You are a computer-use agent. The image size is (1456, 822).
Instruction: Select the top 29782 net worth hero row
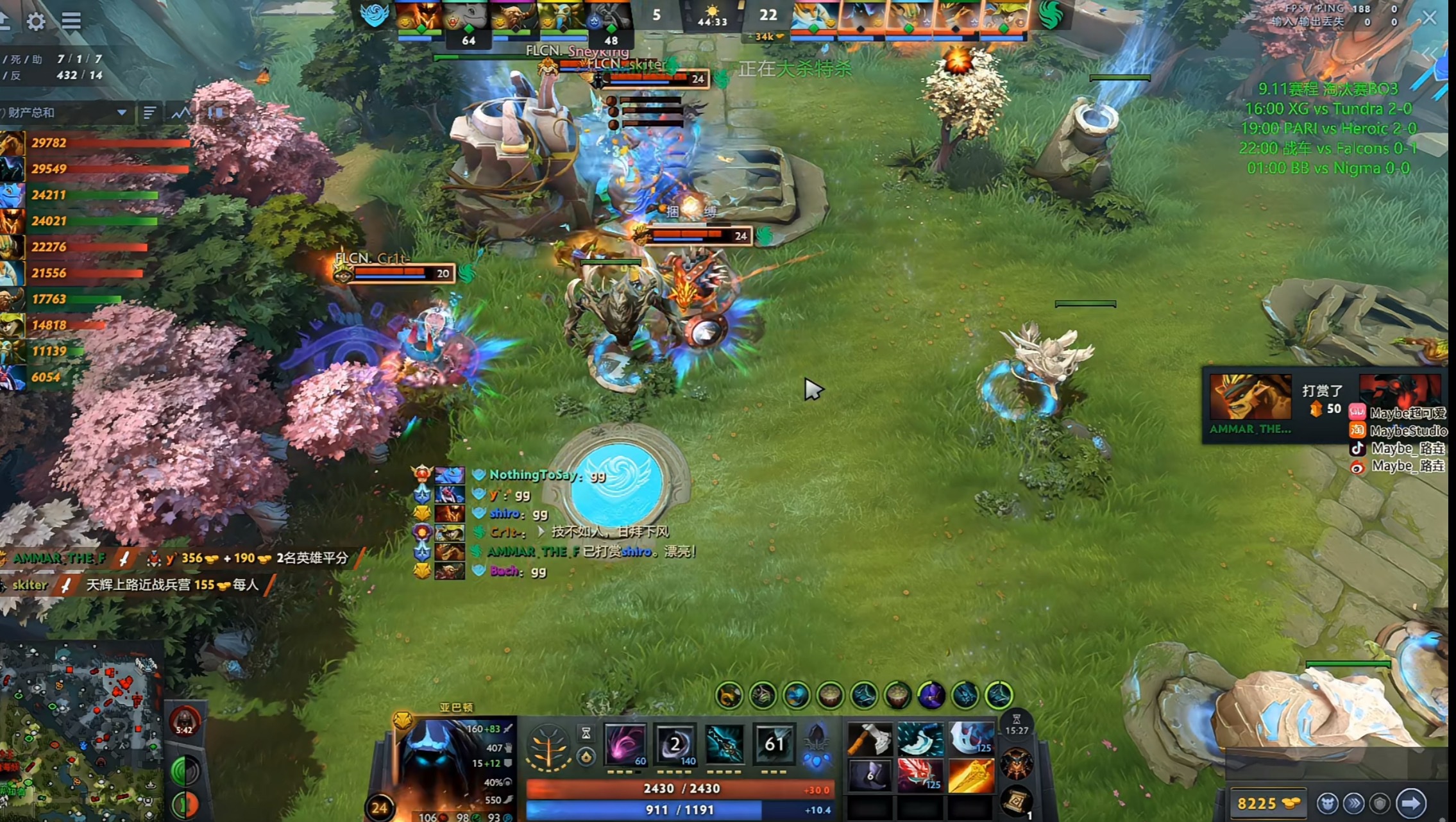coord(96,143)
